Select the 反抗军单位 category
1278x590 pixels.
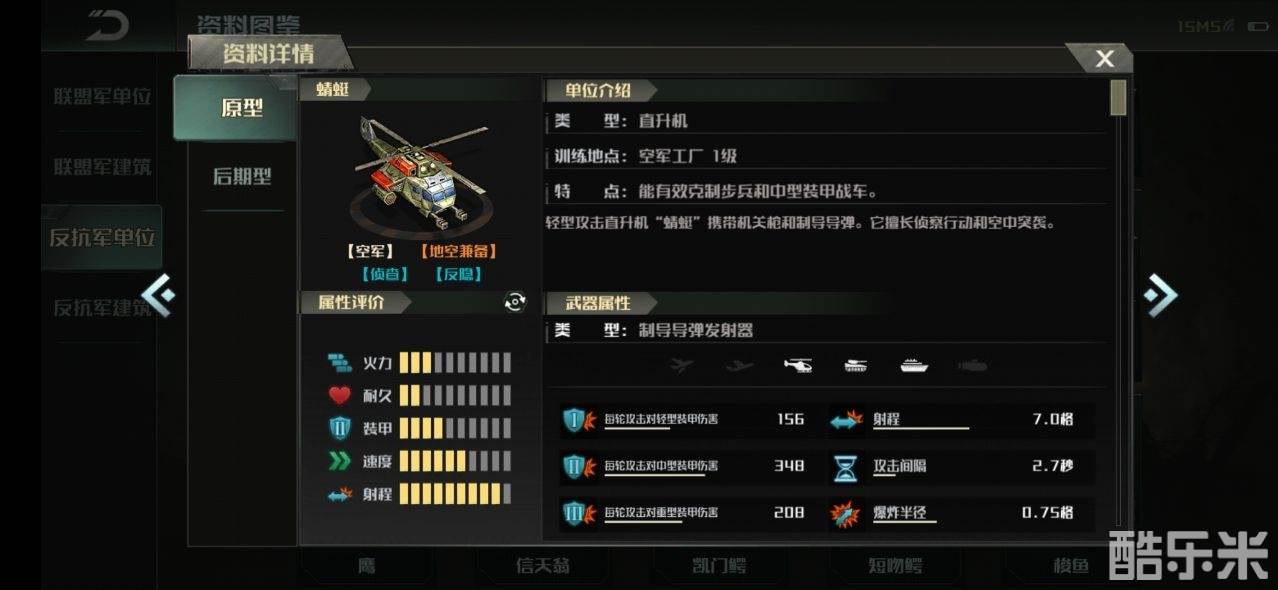pos(102,238)
